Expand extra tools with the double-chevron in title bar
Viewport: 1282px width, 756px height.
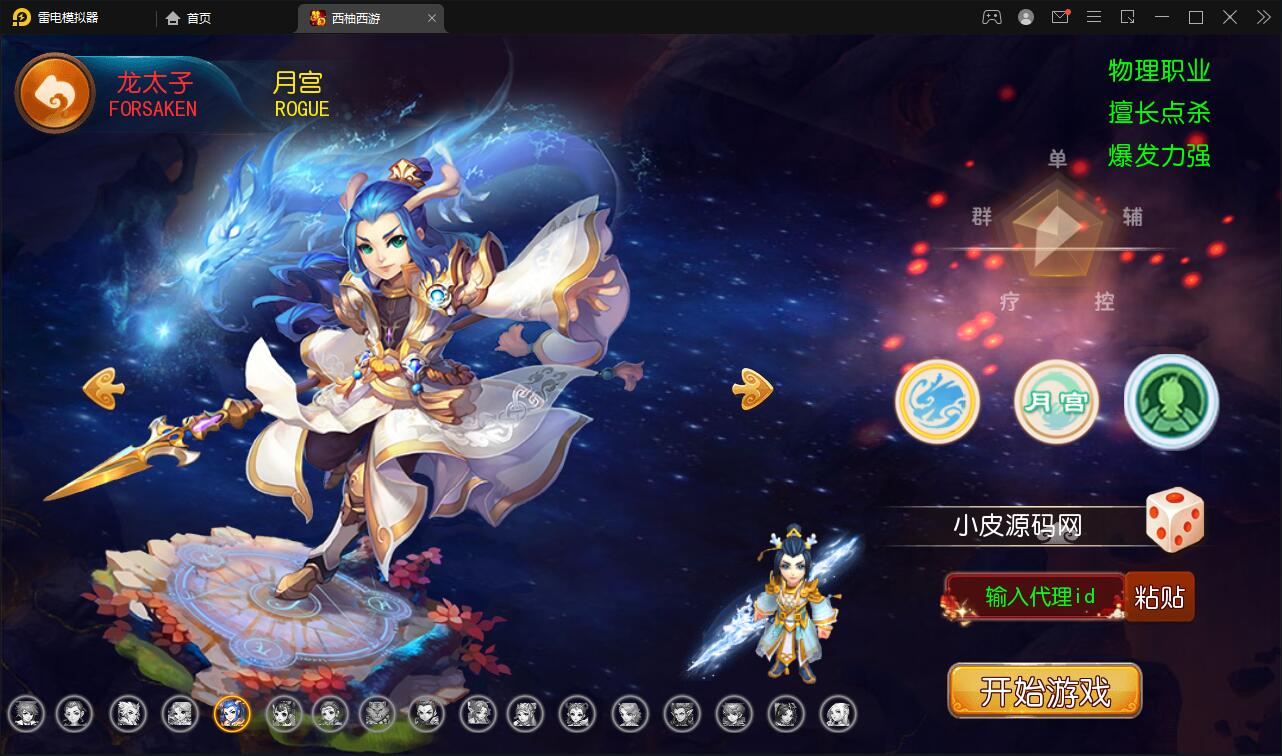click(x=1262, y=17)
